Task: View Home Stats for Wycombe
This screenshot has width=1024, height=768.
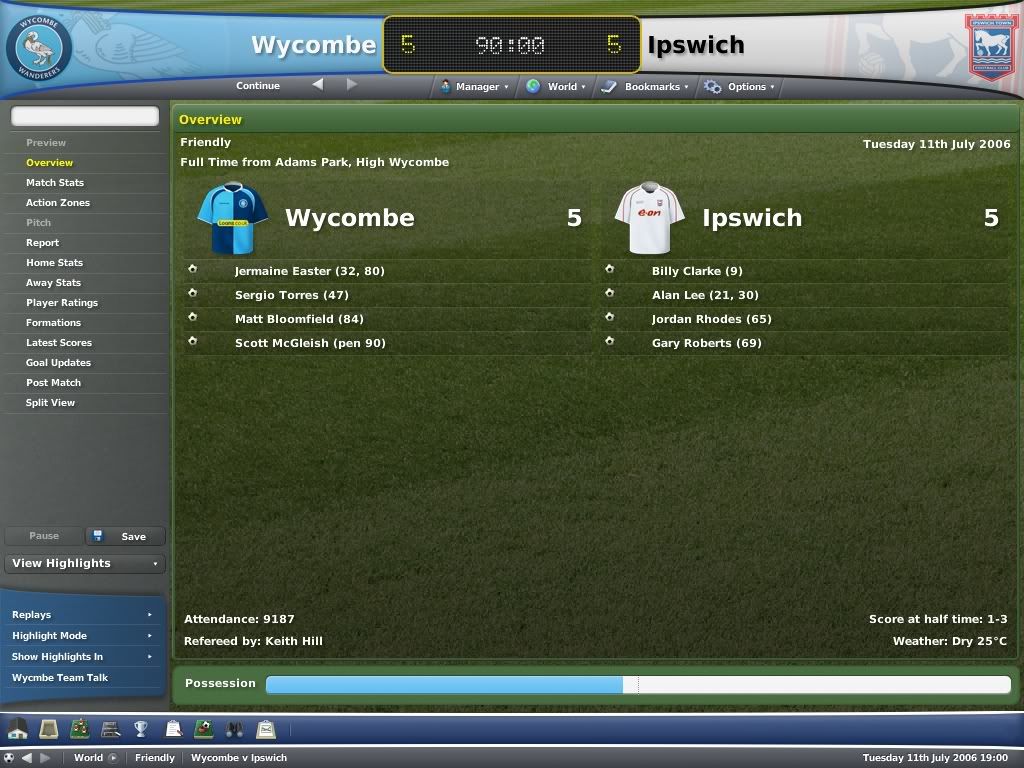Action: point(54,263)
